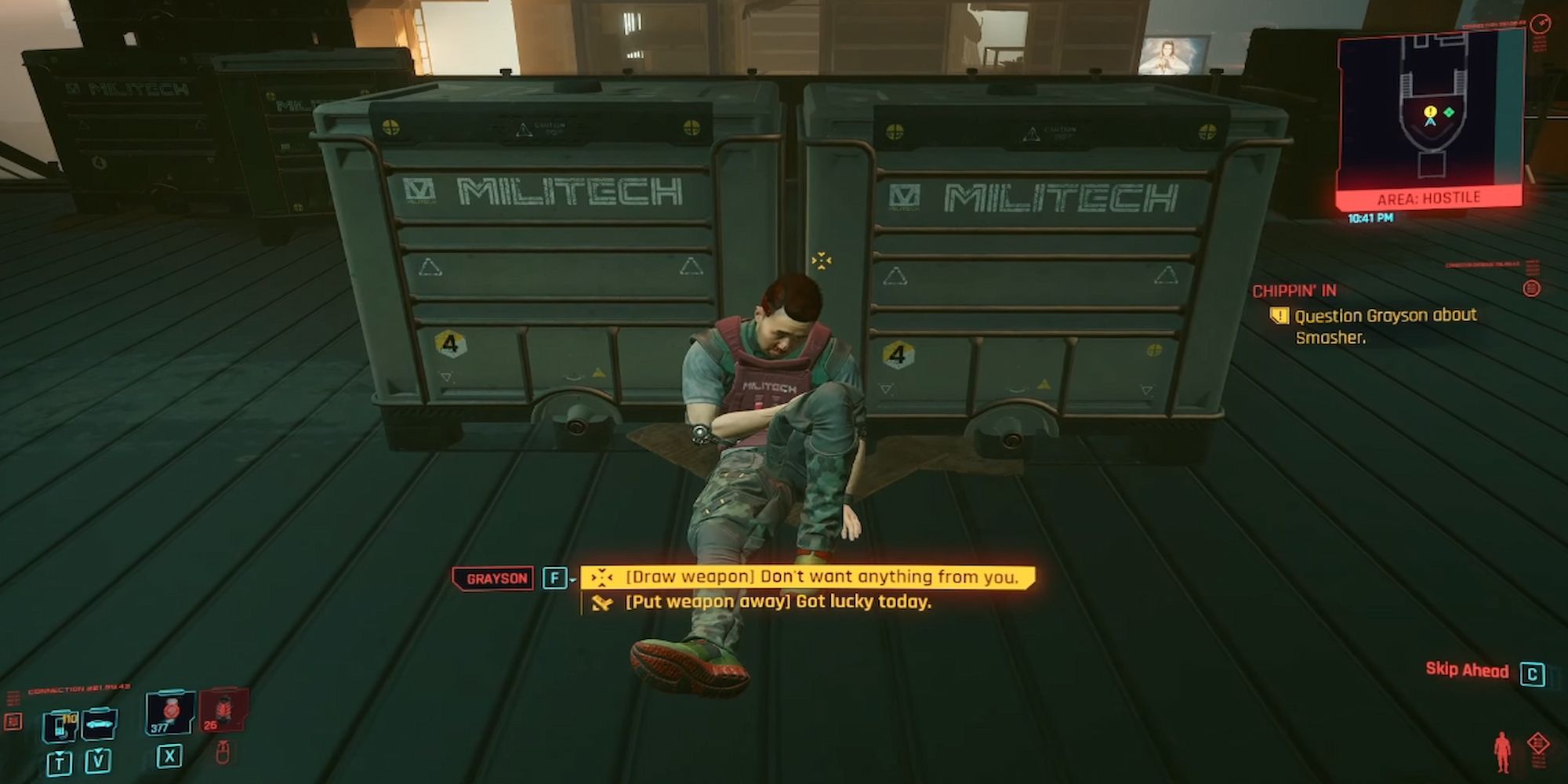Select the yellow exclamation objective marker on minimap
This screenshot has height=784, width=1568.
[1430, 112]
